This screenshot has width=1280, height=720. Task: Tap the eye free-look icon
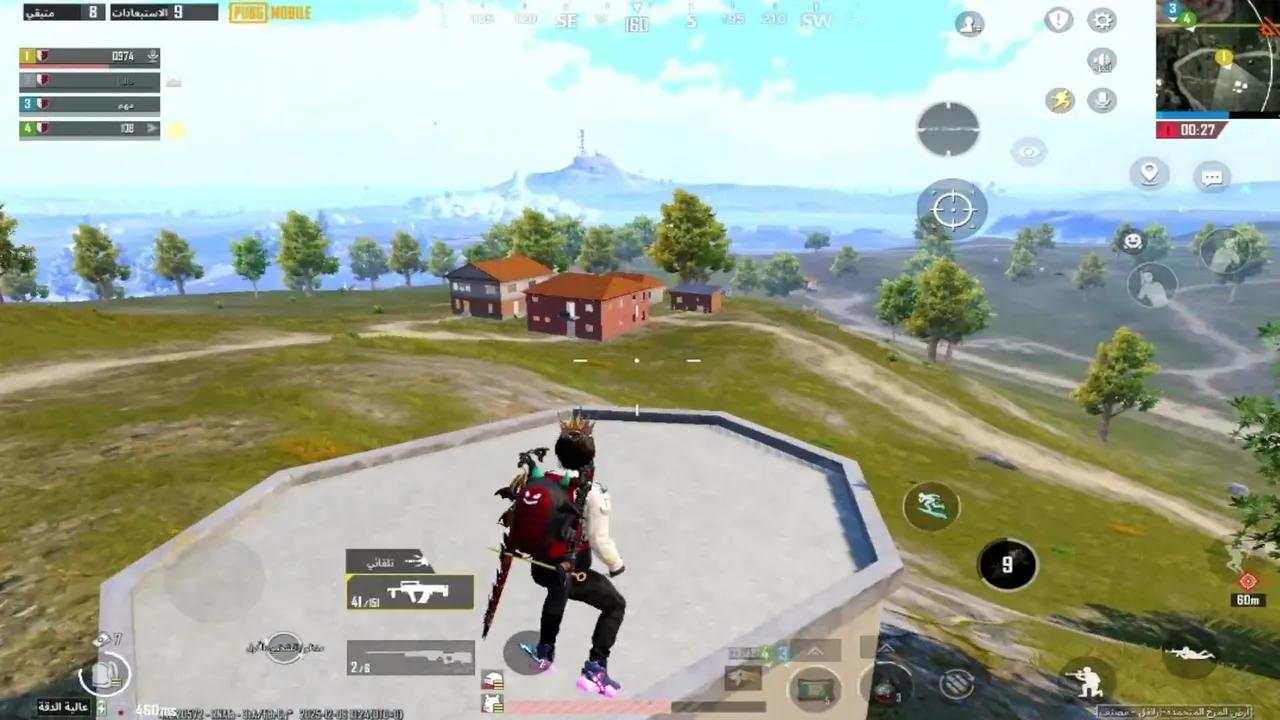1028,150
